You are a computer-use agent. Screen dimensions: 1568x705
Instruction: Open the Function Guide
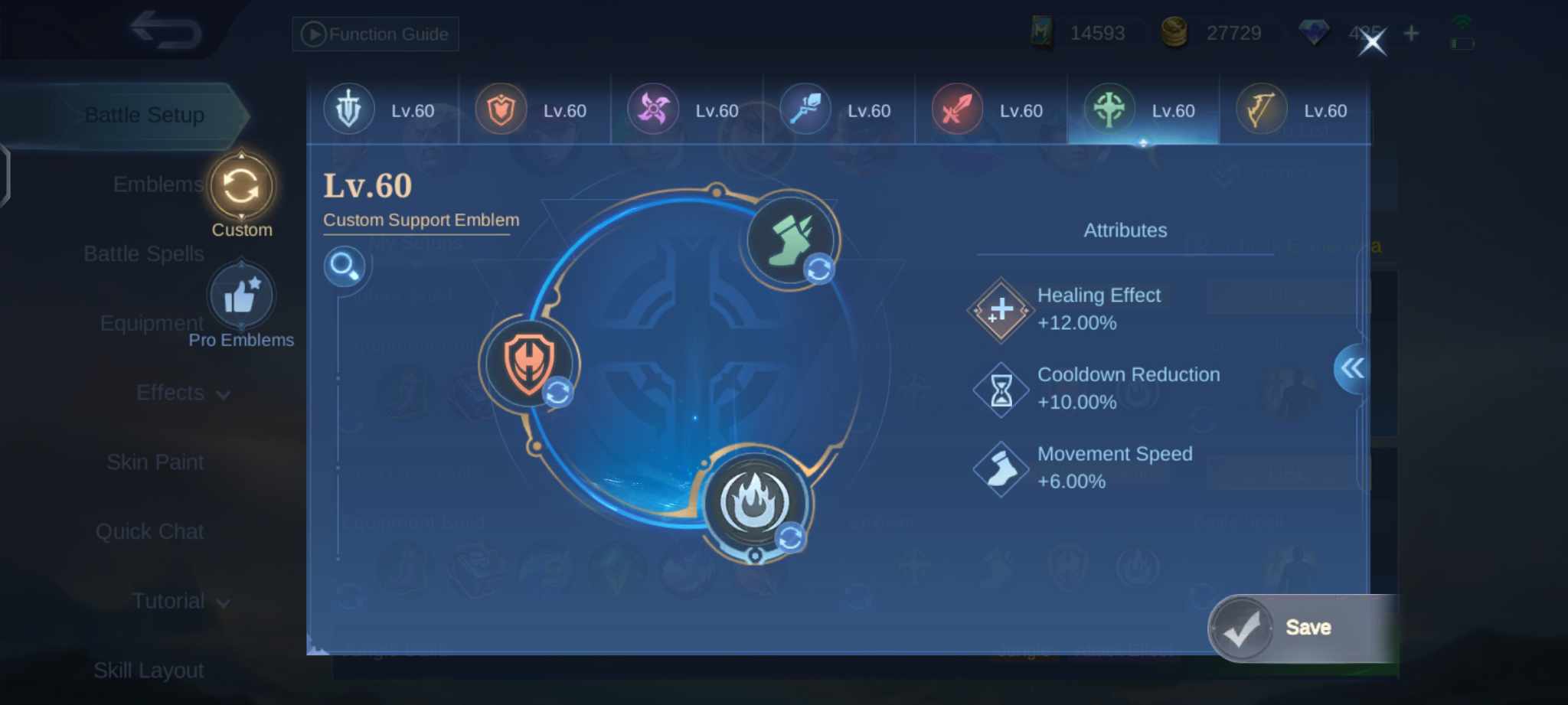374,34
